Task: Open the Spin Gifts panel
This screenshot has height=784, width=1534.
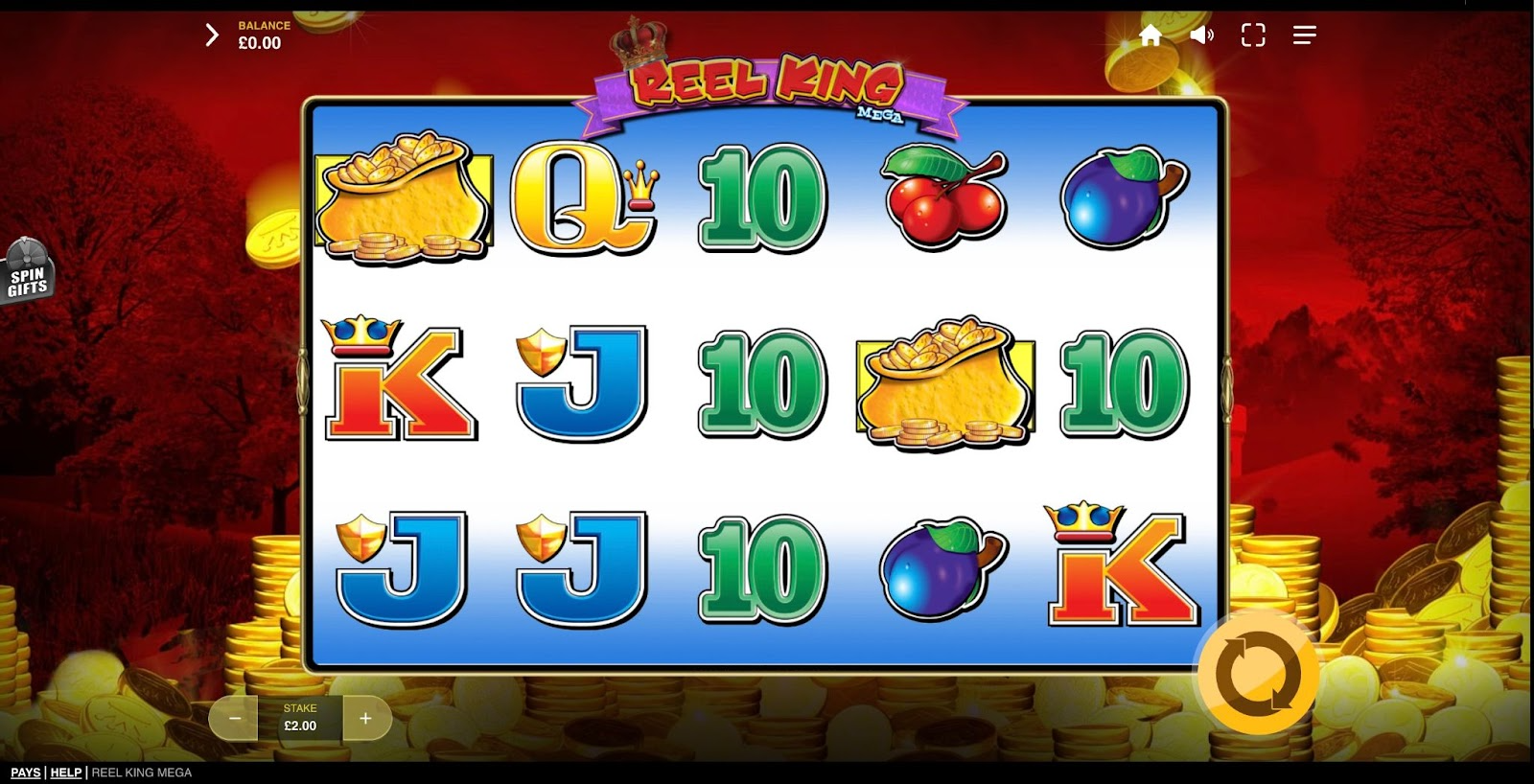Action: click(x=28, y=272)
